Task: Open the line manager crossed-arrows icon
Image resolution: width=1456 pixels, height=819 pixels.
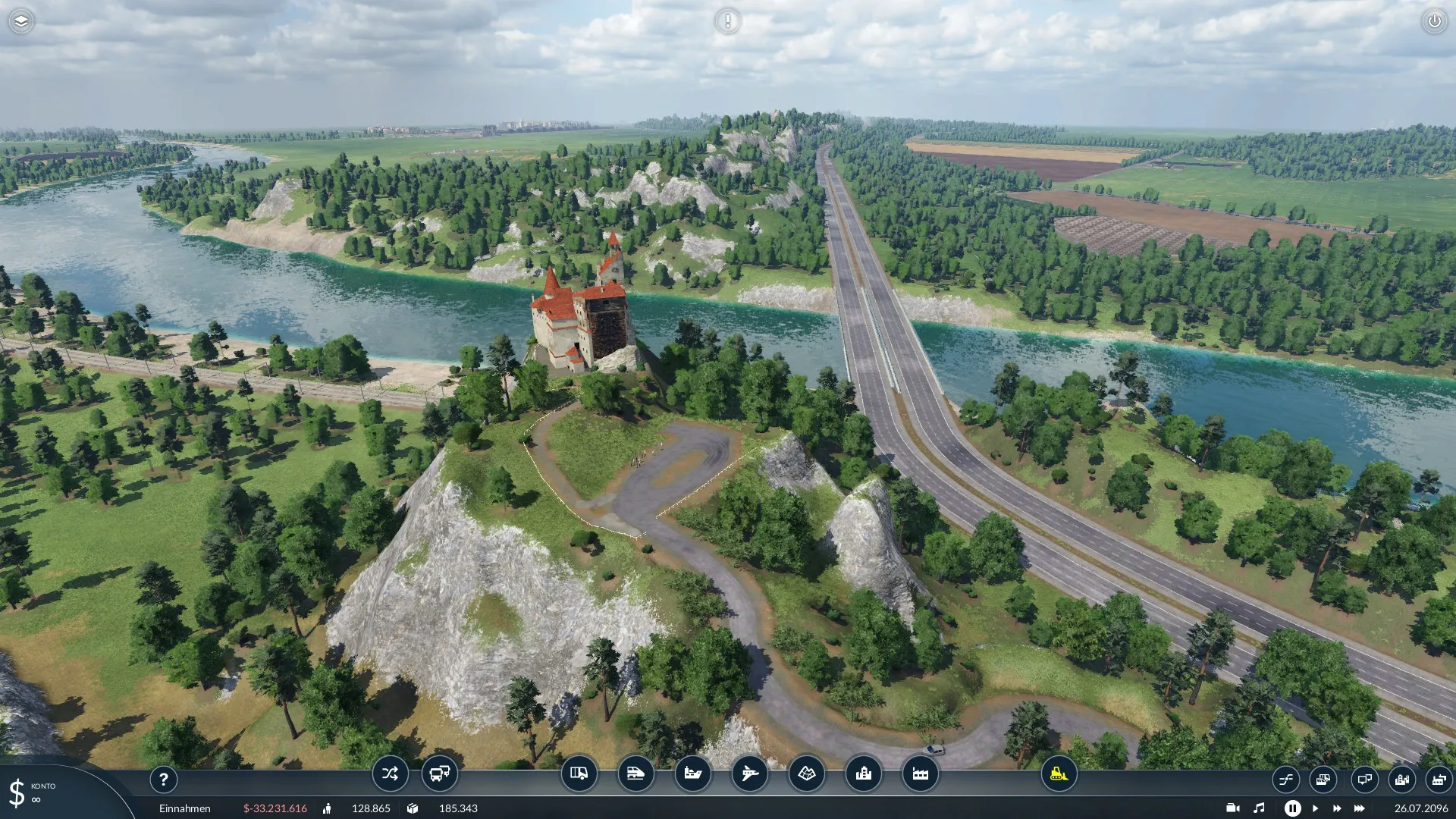Action: tap(390, 773)
